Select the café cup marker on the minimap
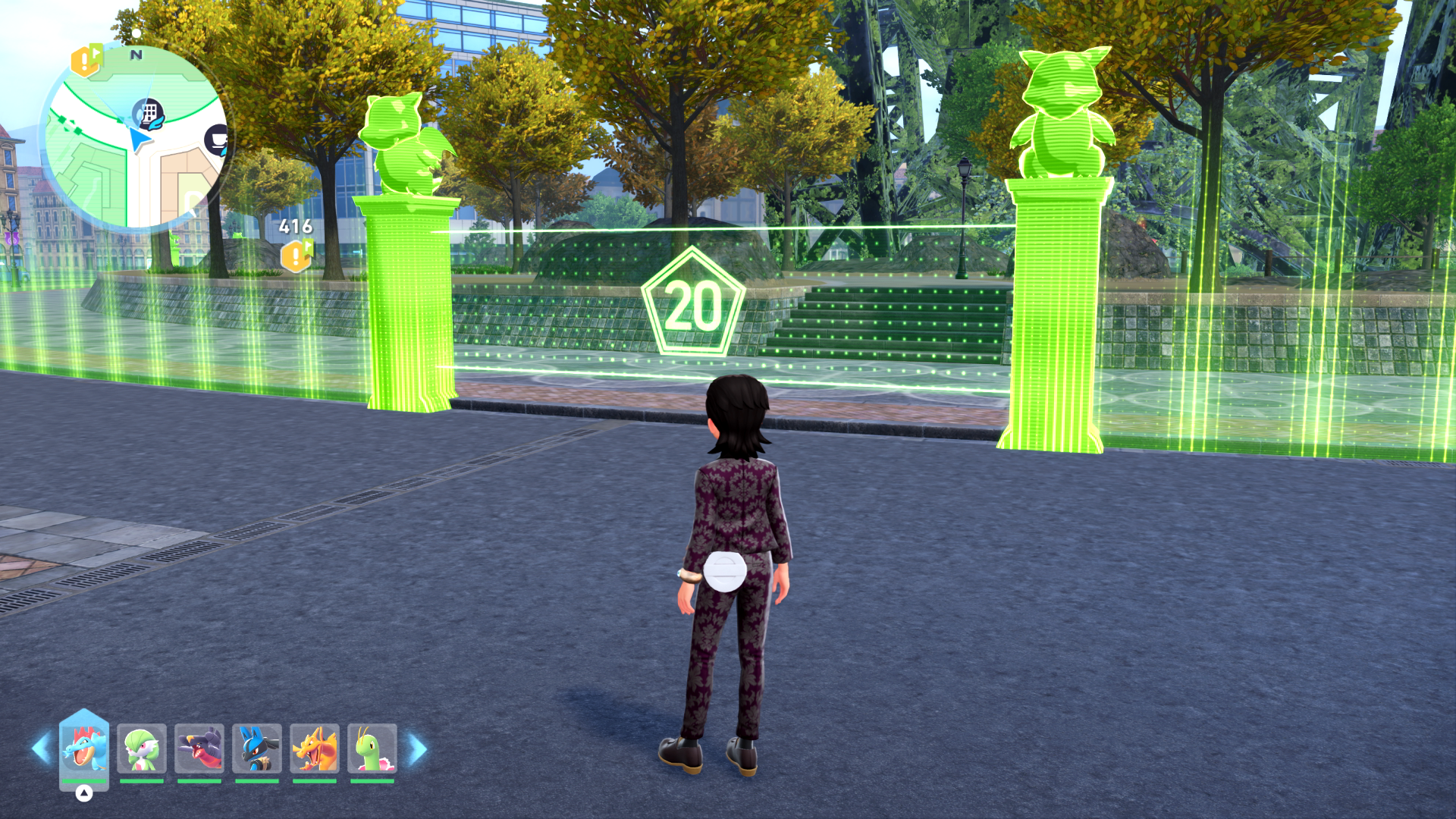1456x819 pixels. coord(218,140)
